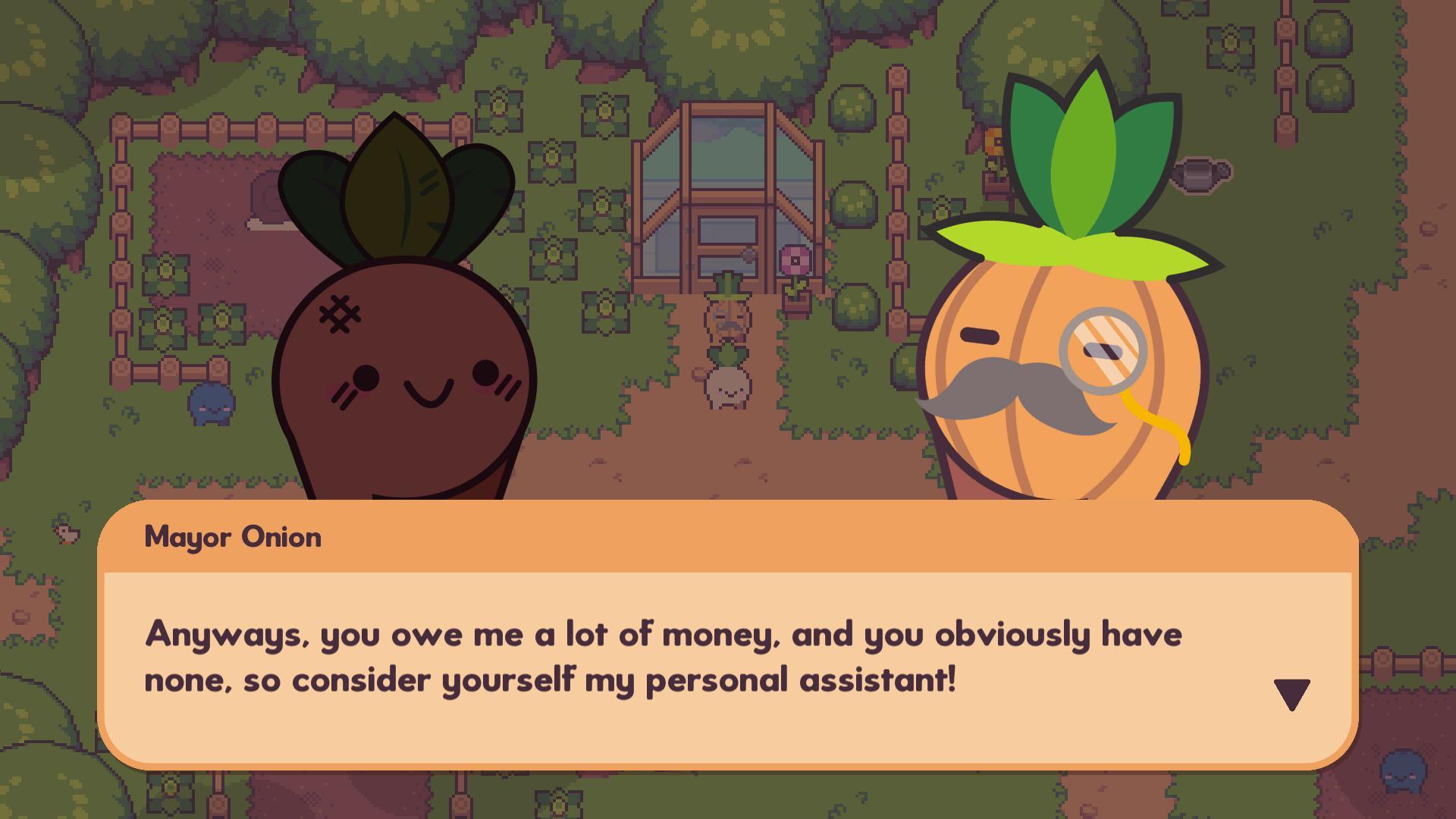This screenshot has width=1456, height=819.
Task: Click the blue slime peeking from the left bushes
Action: click(x=211, y=406)
